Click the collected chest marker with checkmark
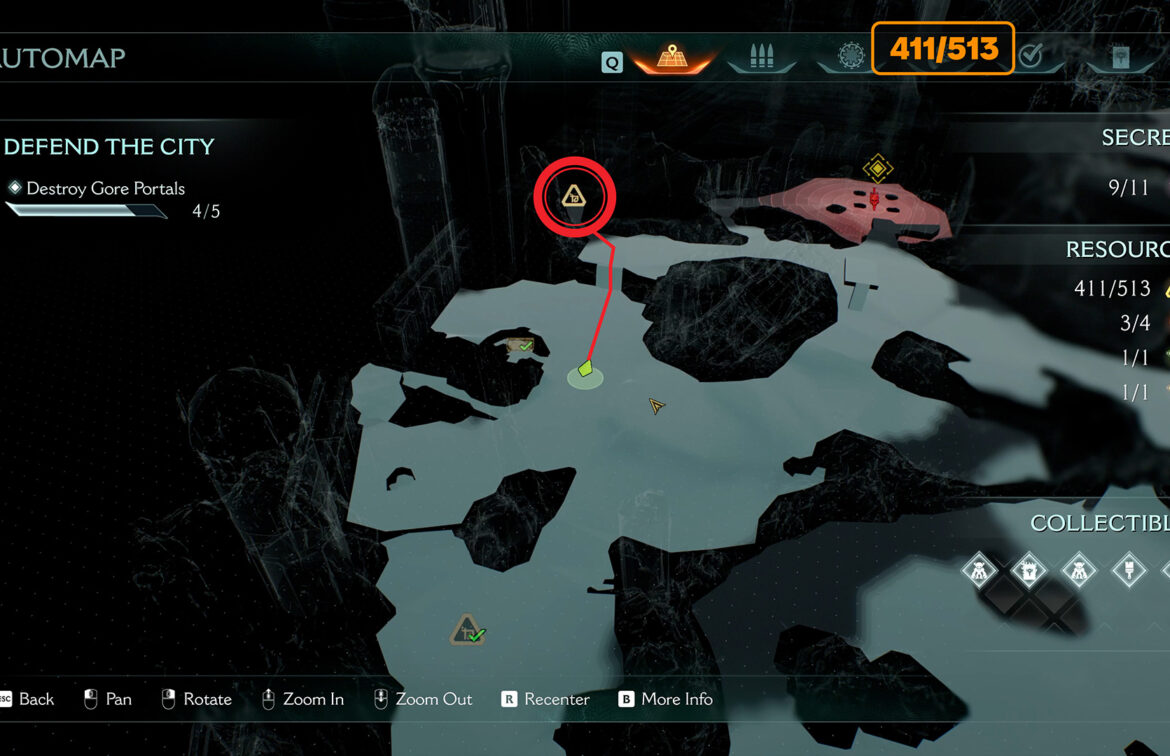The image size is (1170, 756). [x=520, y=346]
